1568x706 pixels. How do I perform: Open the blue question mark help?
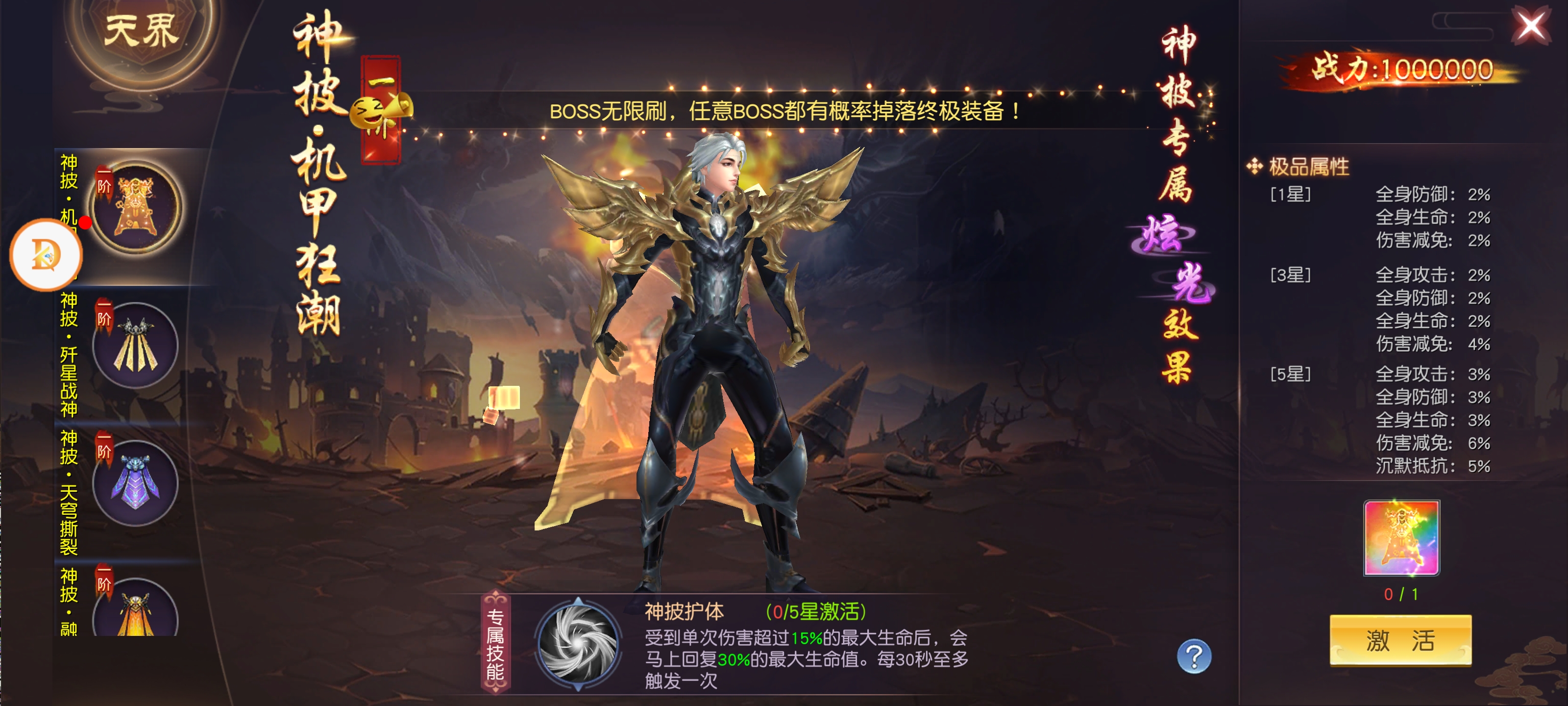click(1194, 656)
